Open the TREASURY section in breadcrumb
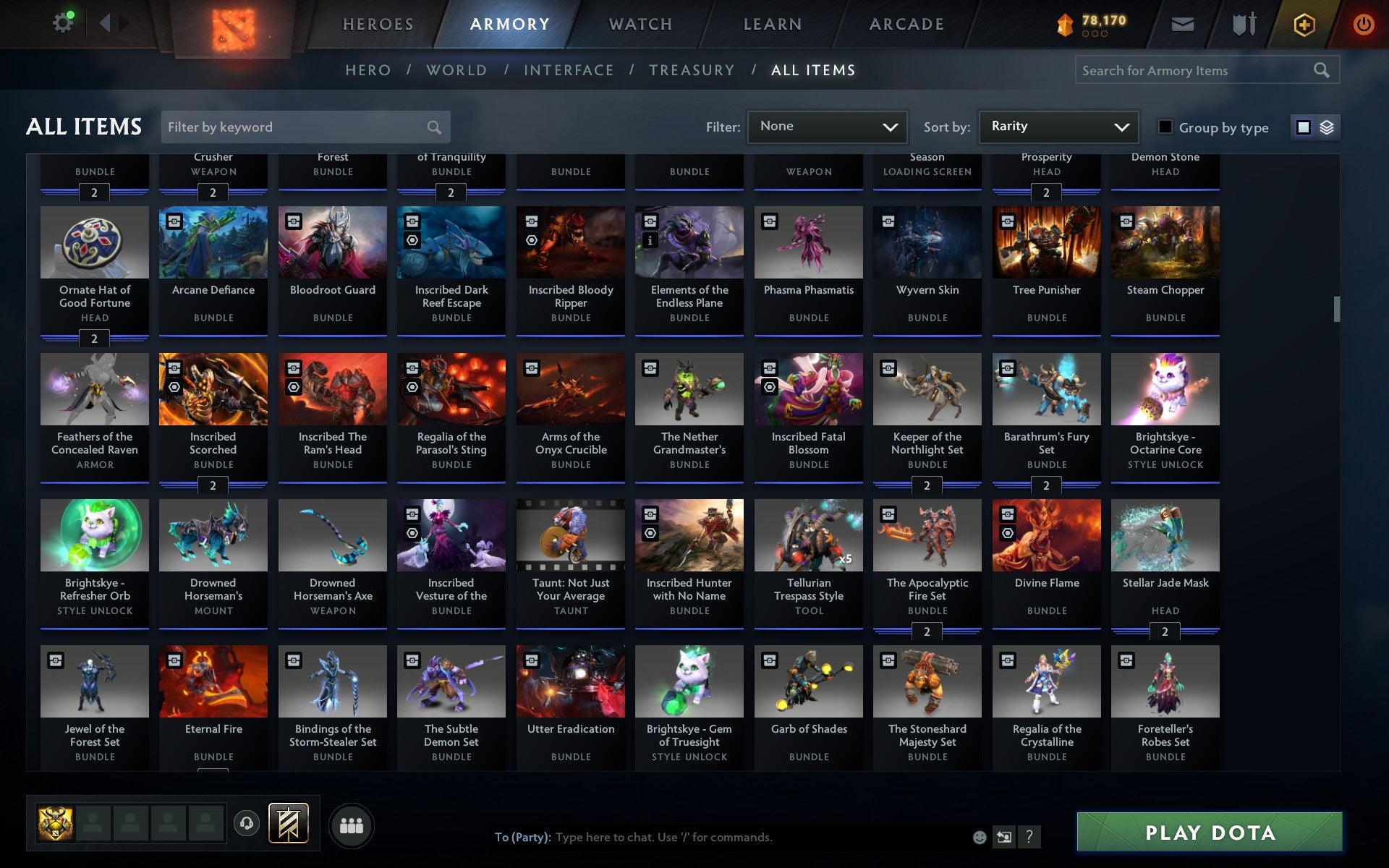This screenshot has width=1389, height=868. click(692, 69)
